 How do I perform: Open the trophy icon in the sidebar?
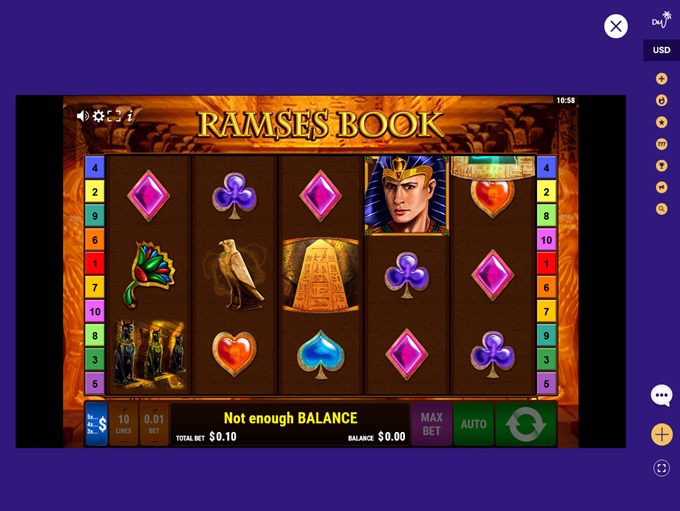661,166
